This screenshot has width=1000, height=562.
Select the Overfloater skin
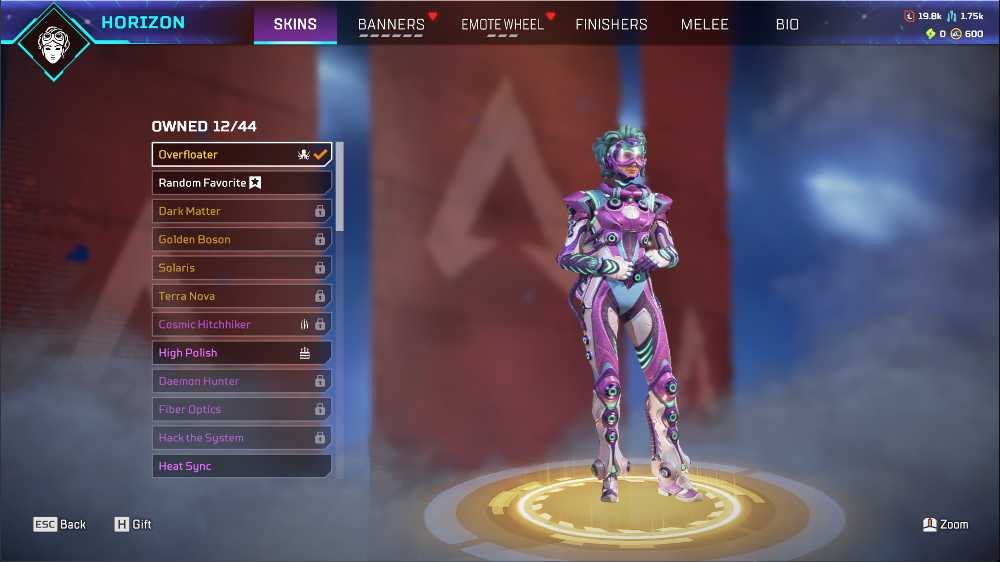point(242,155)
